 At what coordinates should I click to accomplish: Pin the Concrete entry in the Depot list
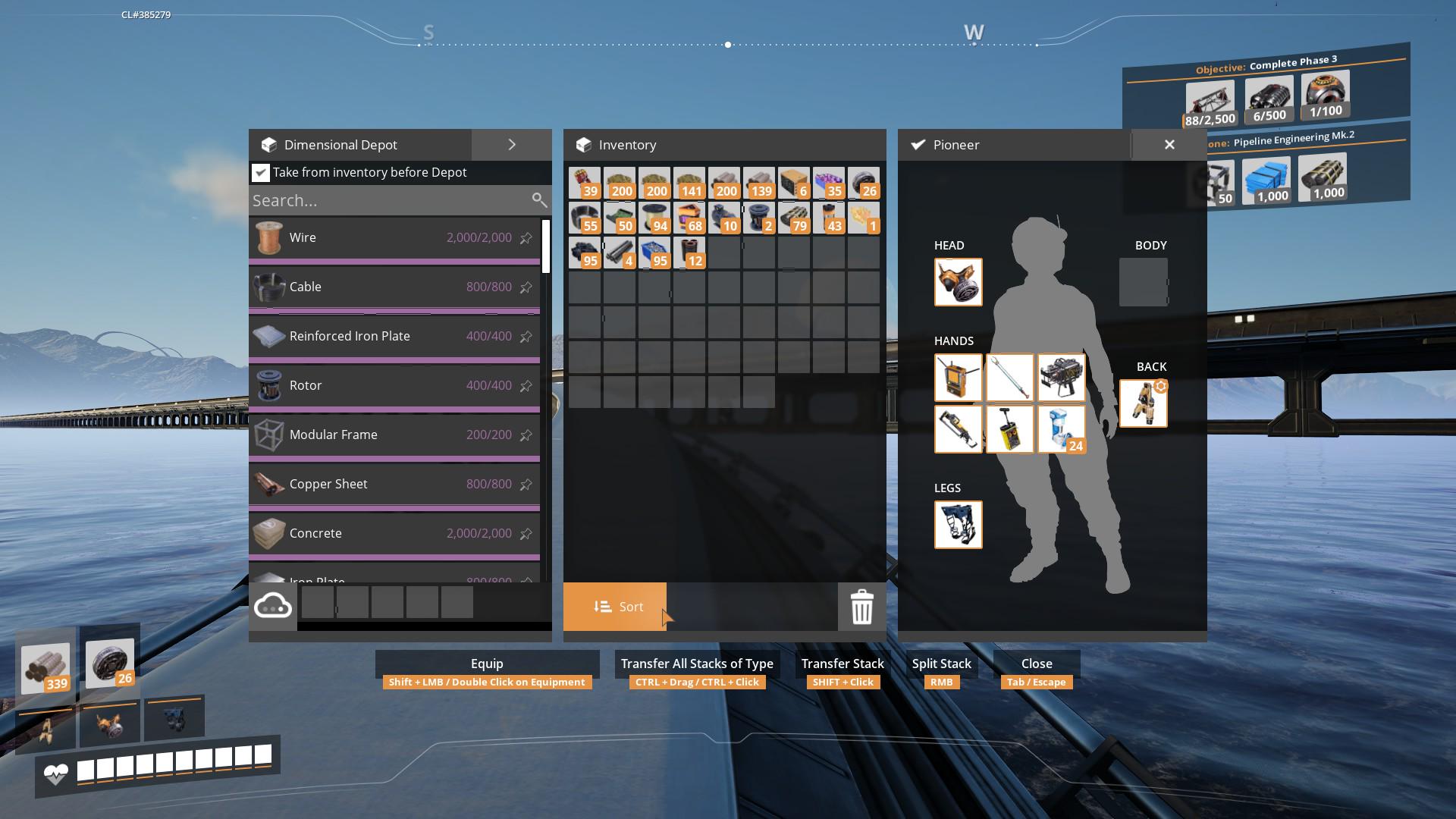(526, 533)
